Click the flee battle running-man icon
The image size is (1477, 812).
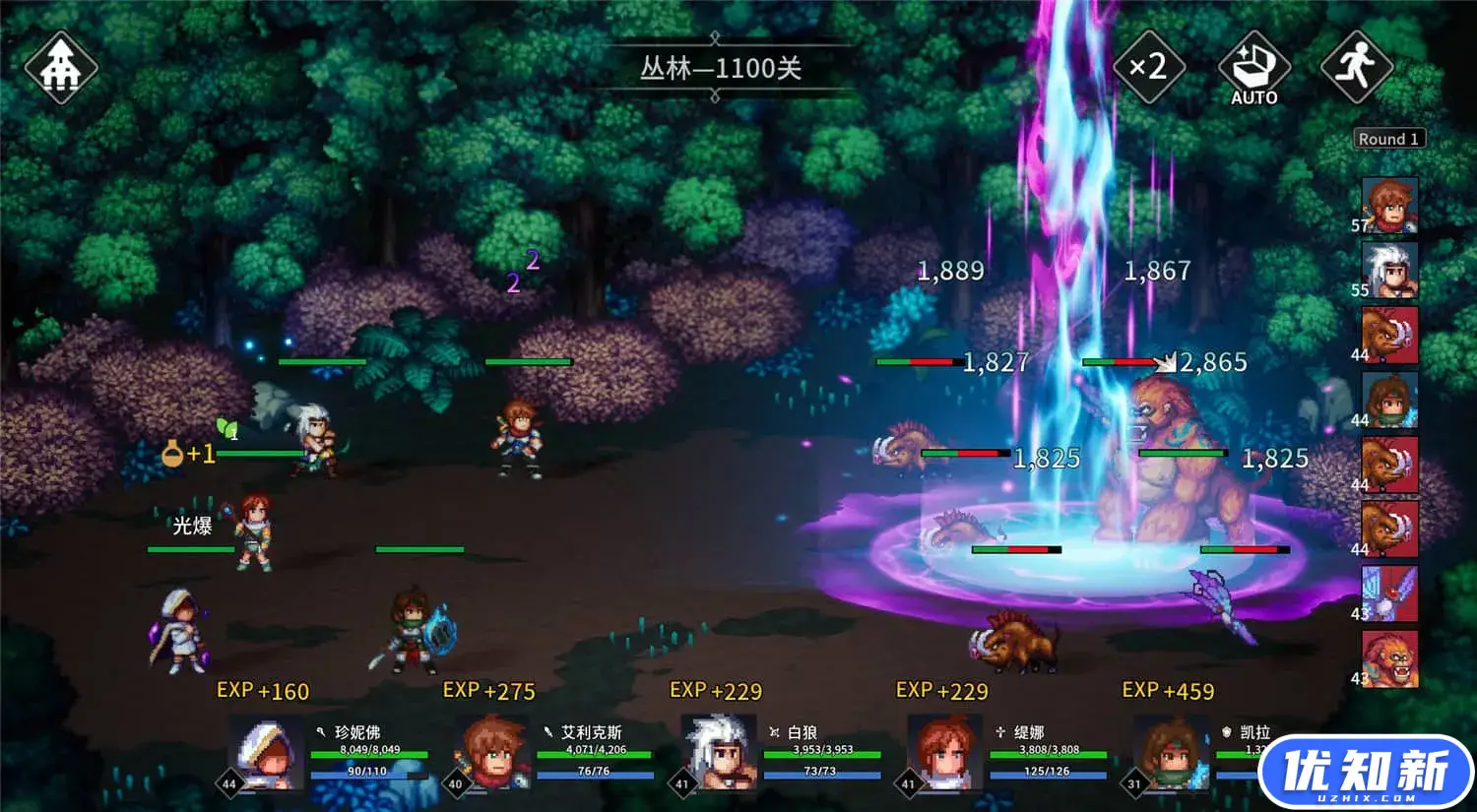point(1357,67)
